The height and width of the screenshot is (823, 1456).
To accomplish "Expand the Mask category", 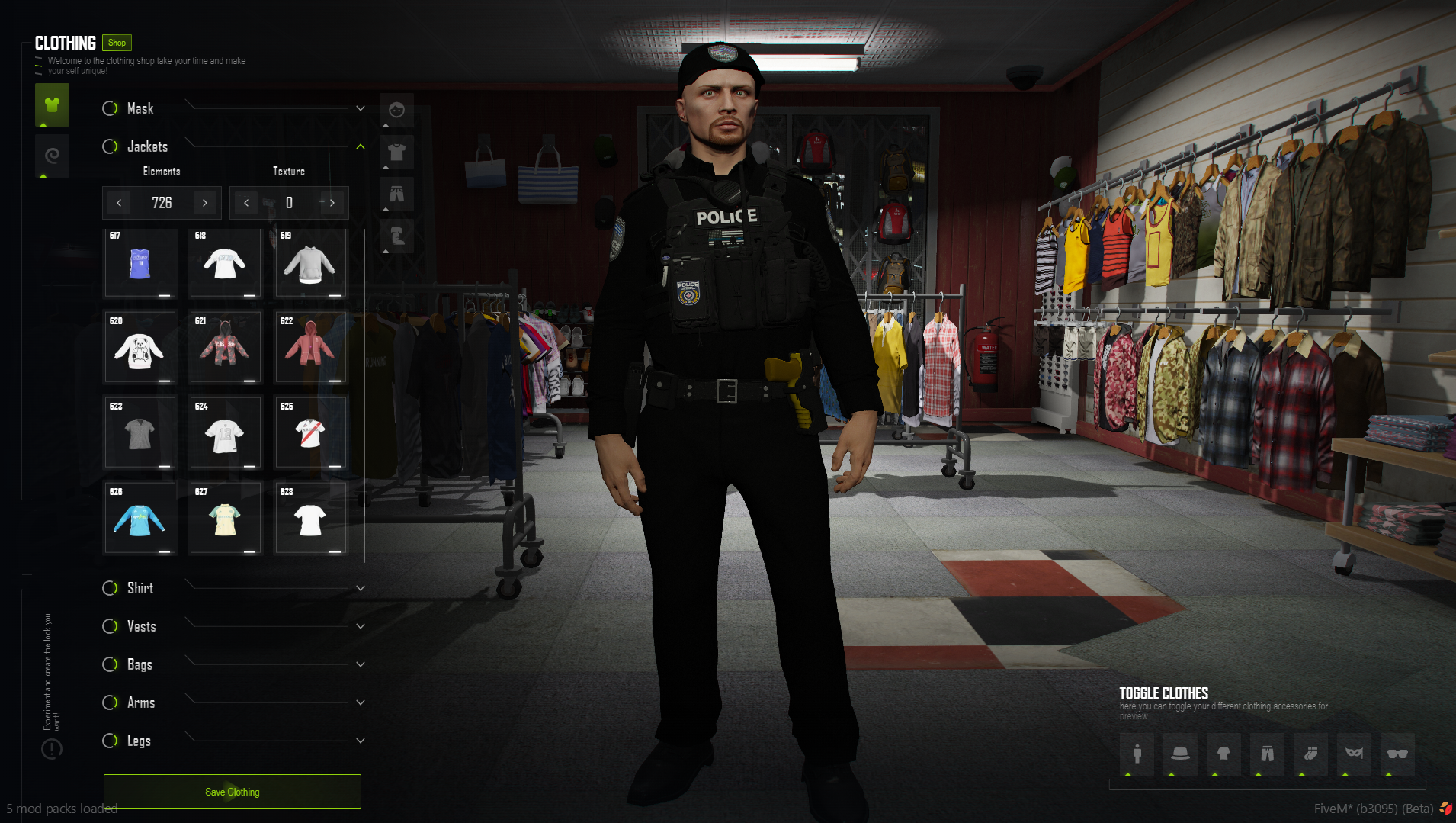I will click(x=360, y=108).
